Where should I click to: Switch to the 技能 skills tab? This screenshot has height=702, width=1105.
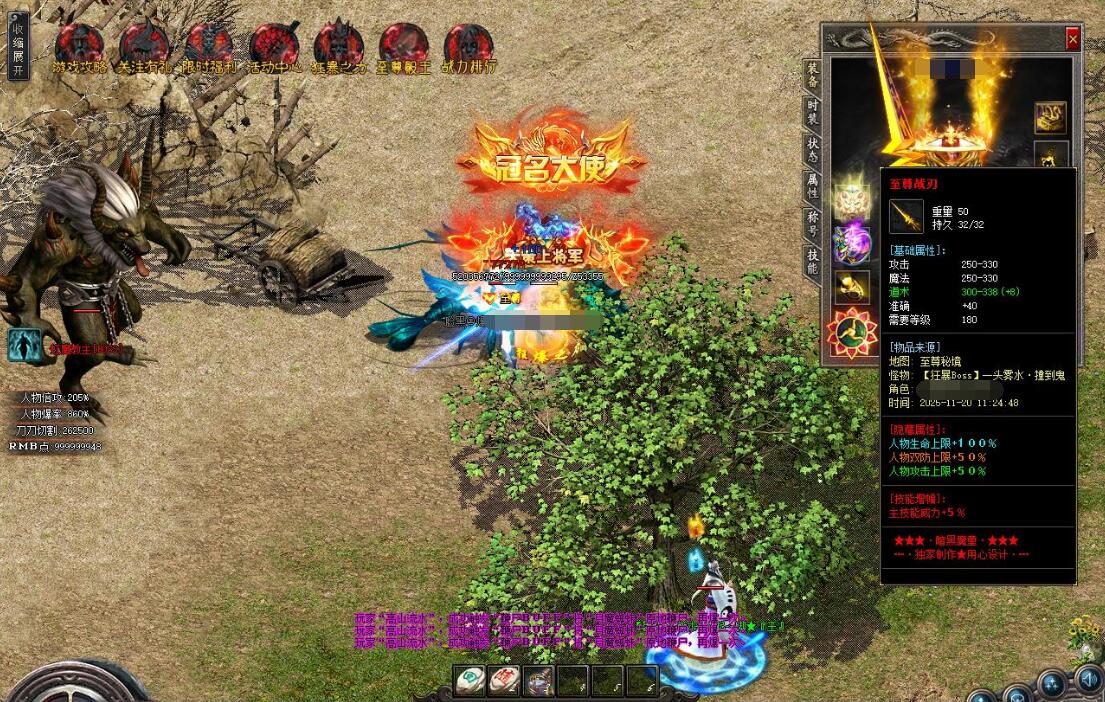(813, 259)
